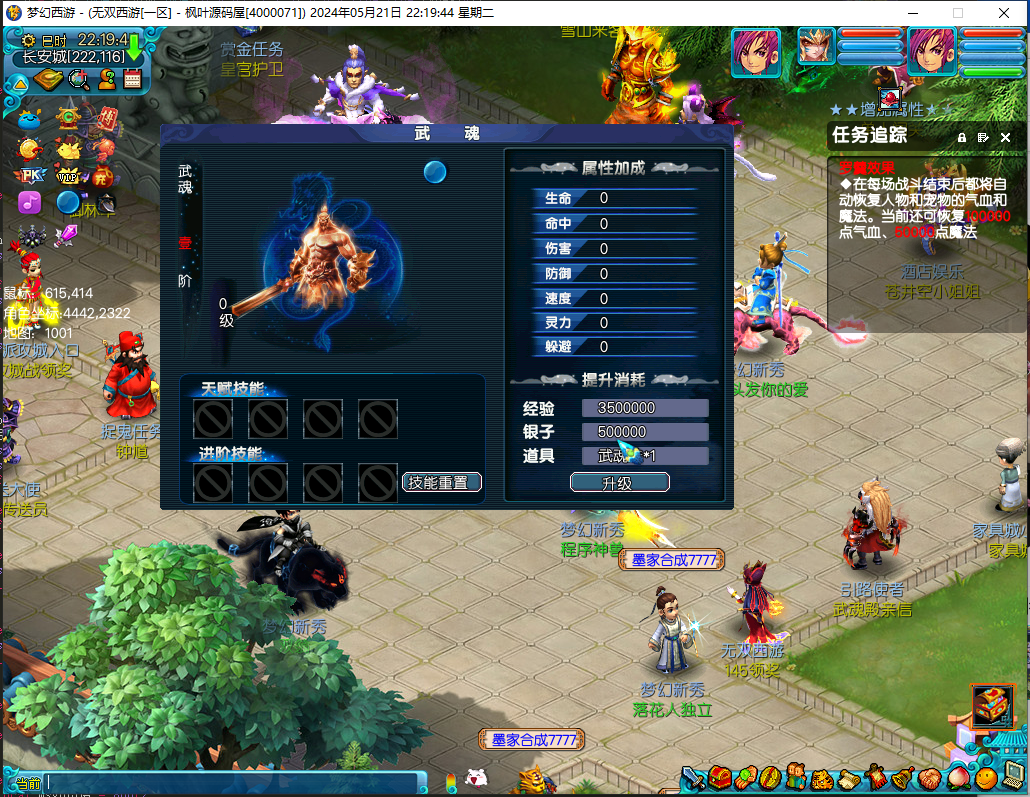Open the calendar icon under the location bar

tap(132, 80)
